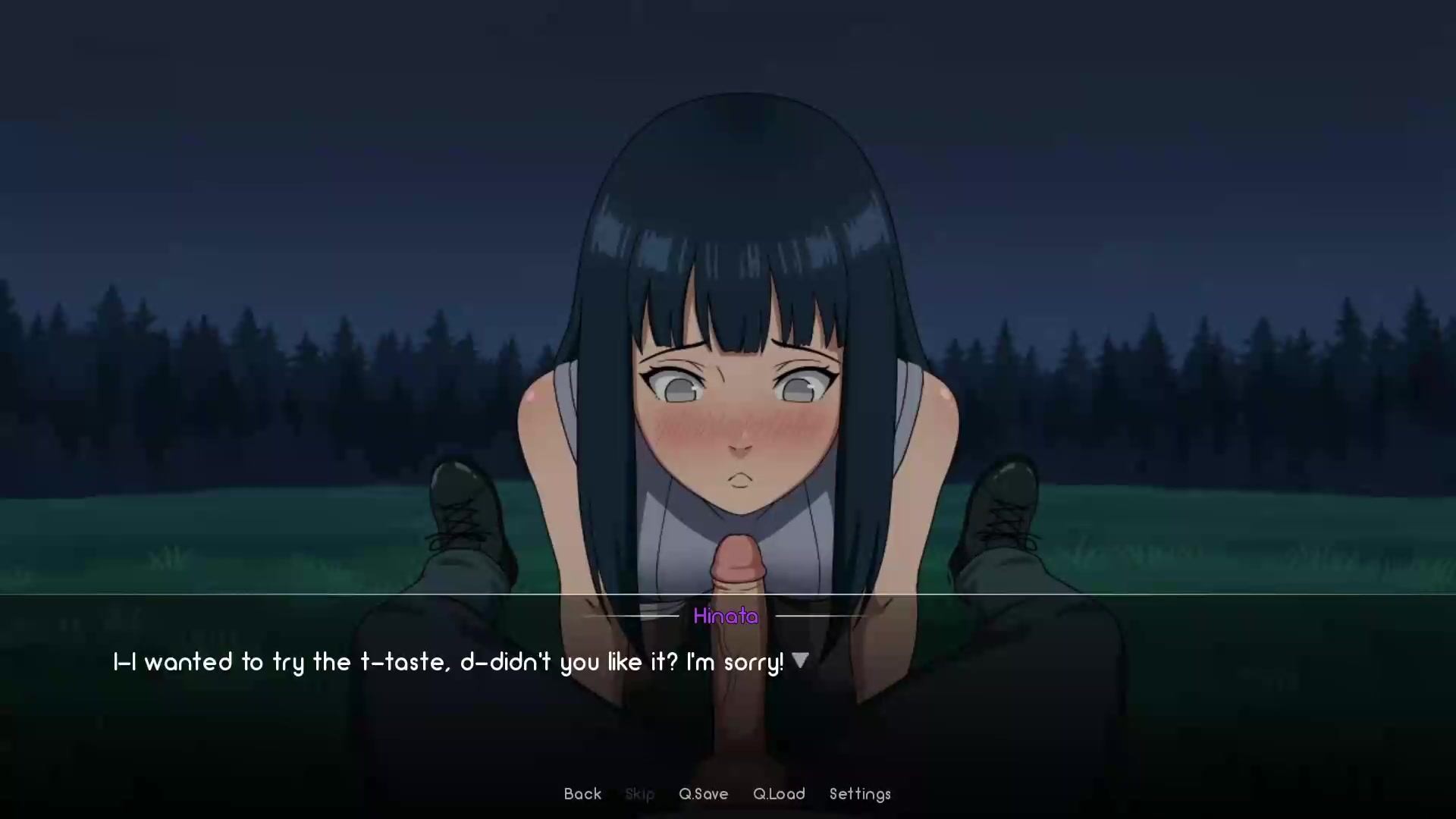The width and height of the screenshot is (1456, 819).
Task: Quick save with Q.Save
Action: tap(703, 794)
